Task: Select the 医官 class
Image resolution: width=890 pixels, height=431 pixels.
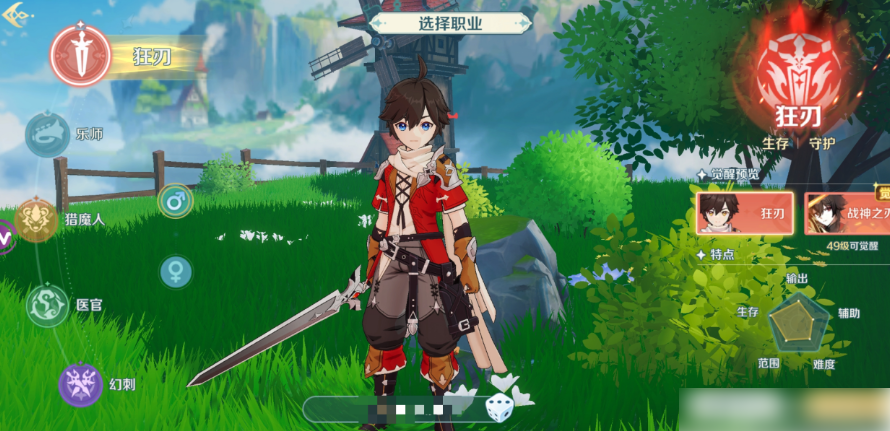Action: pos(47,304)
